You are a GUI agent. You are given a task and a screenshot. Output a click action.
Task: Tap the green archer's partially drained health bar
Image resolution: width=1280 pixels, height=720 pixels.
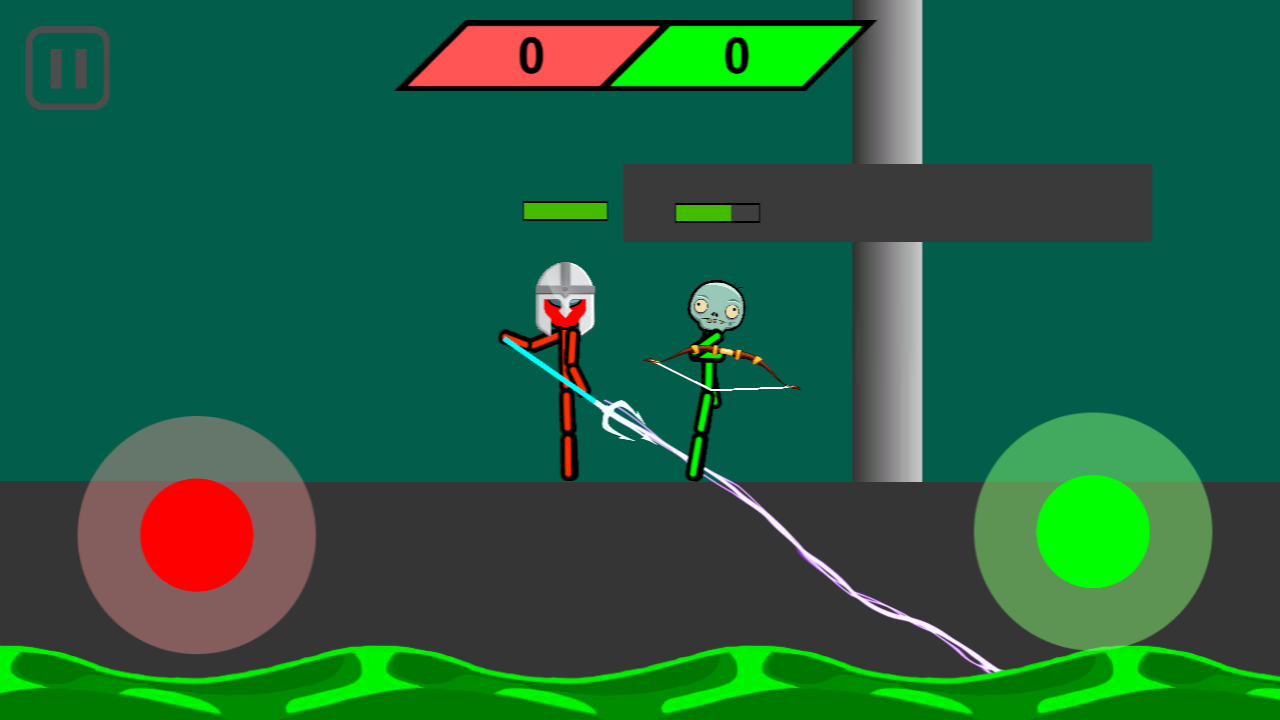pos(717,212)
